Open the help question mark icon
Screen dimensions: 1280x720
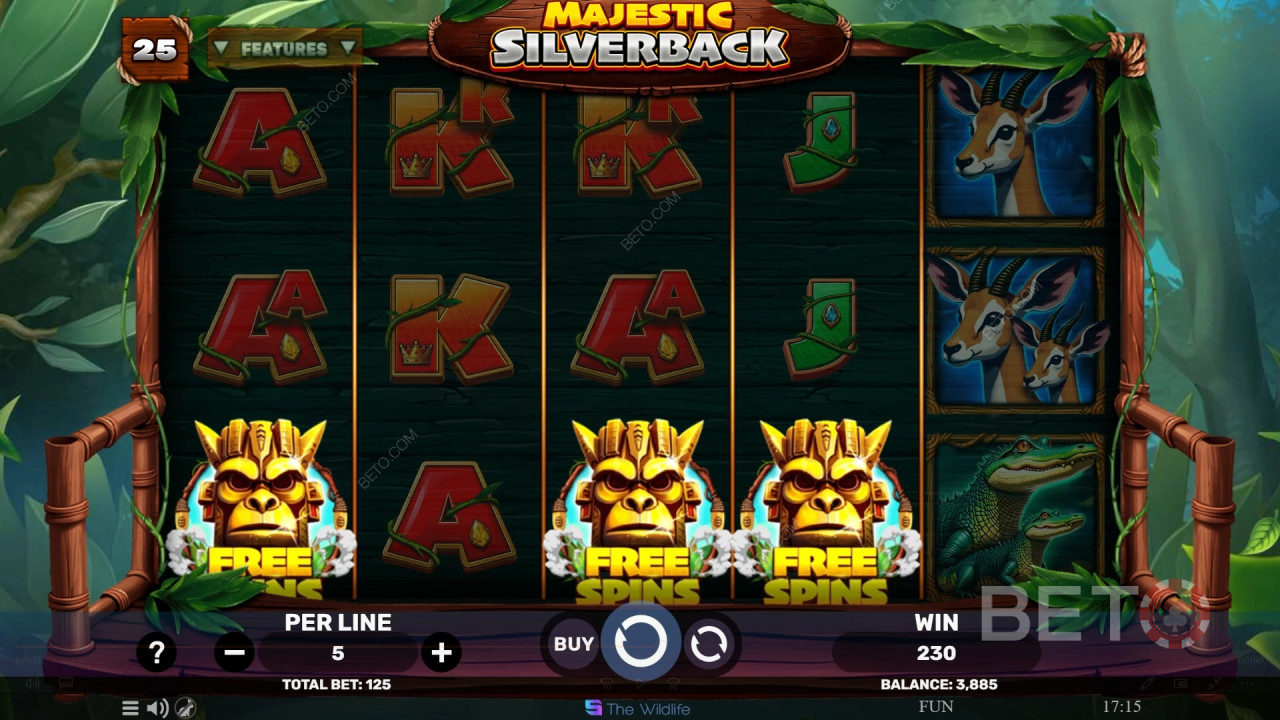tap(156, 652)
